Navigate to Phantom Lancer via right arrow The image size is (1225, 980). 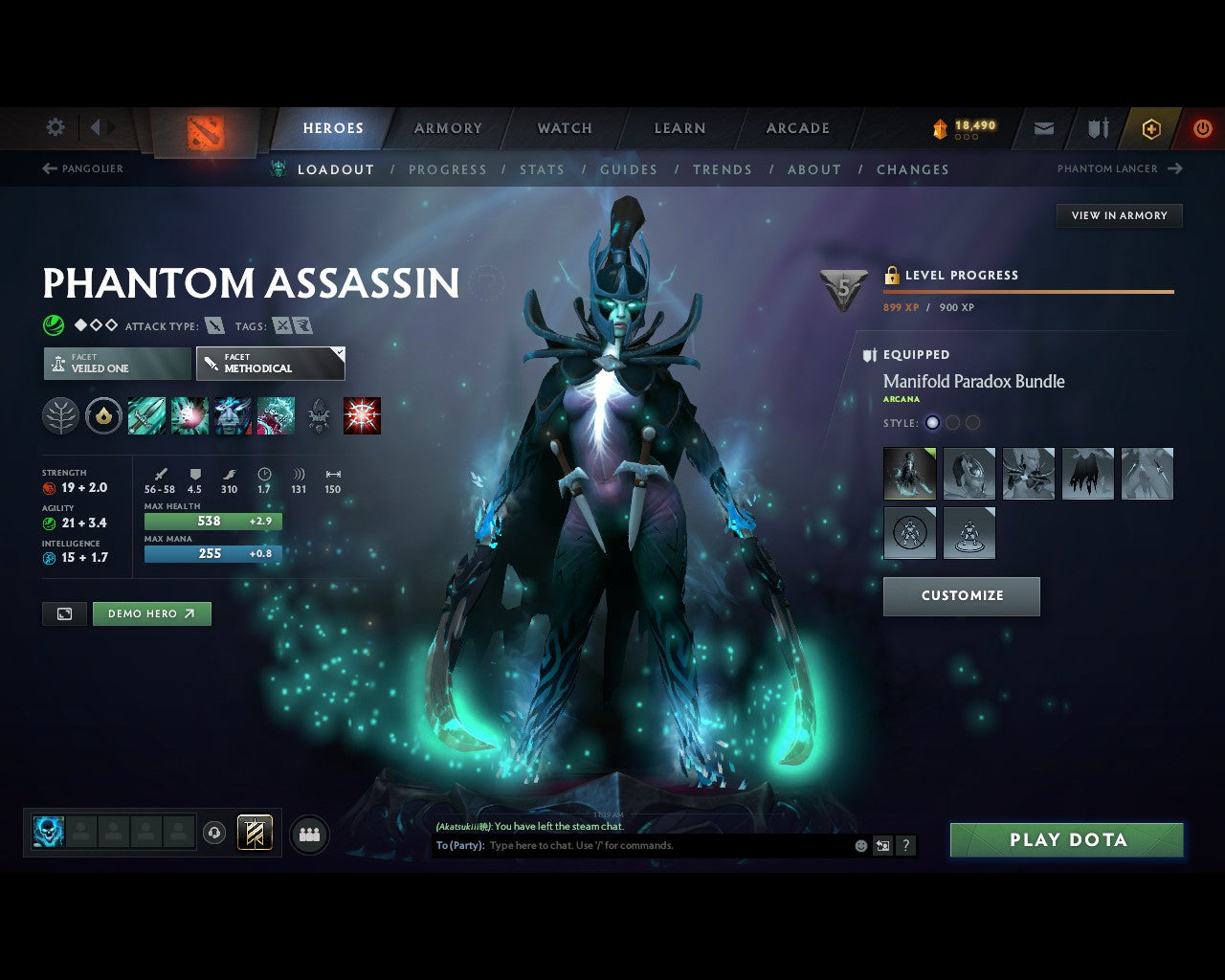click(1176, 168)
